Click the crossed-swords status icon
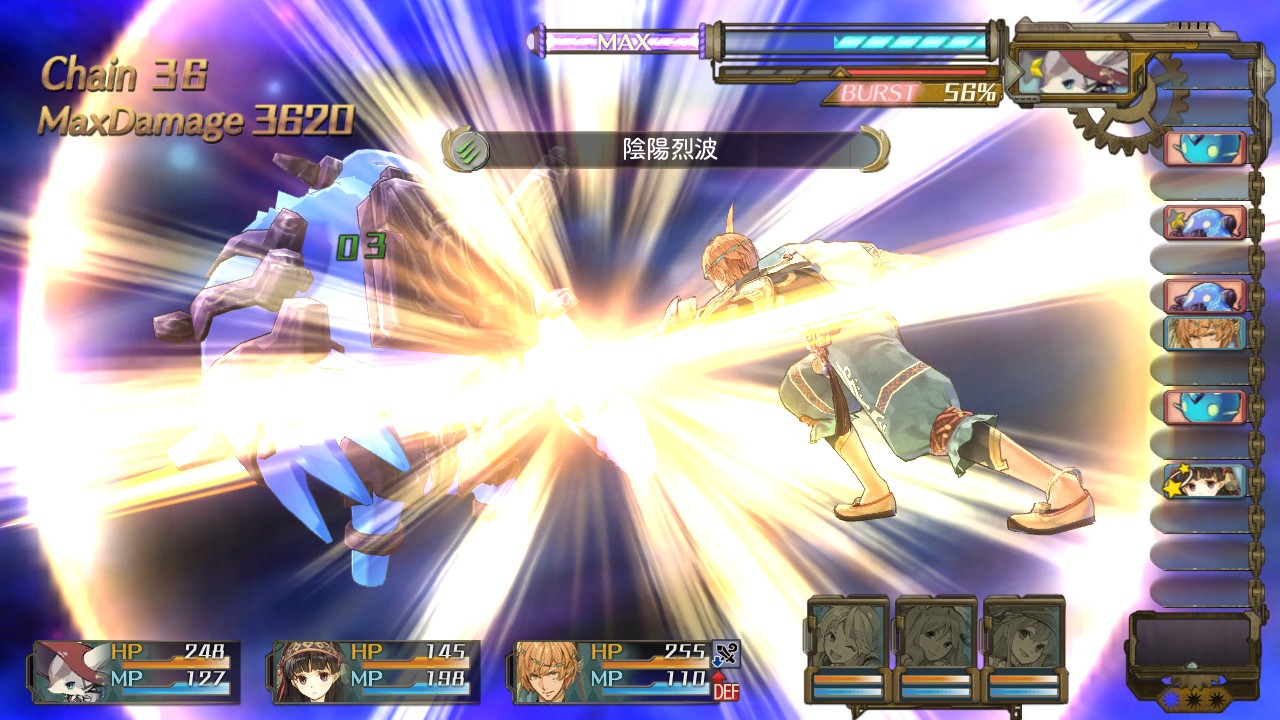The image size is (1280, 720). pyautogui.click(x=726, y=655)
